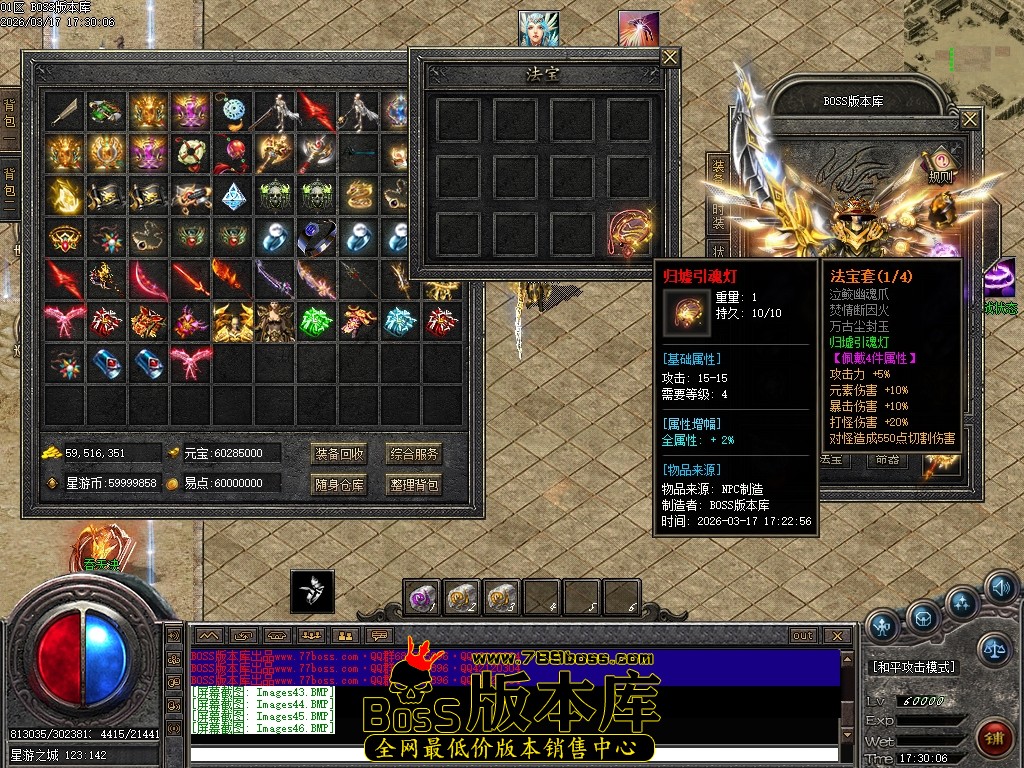Toggle the 和平攻击模式 attack mode
Viewport: 1024px width, 768px height.
[914, 667]
